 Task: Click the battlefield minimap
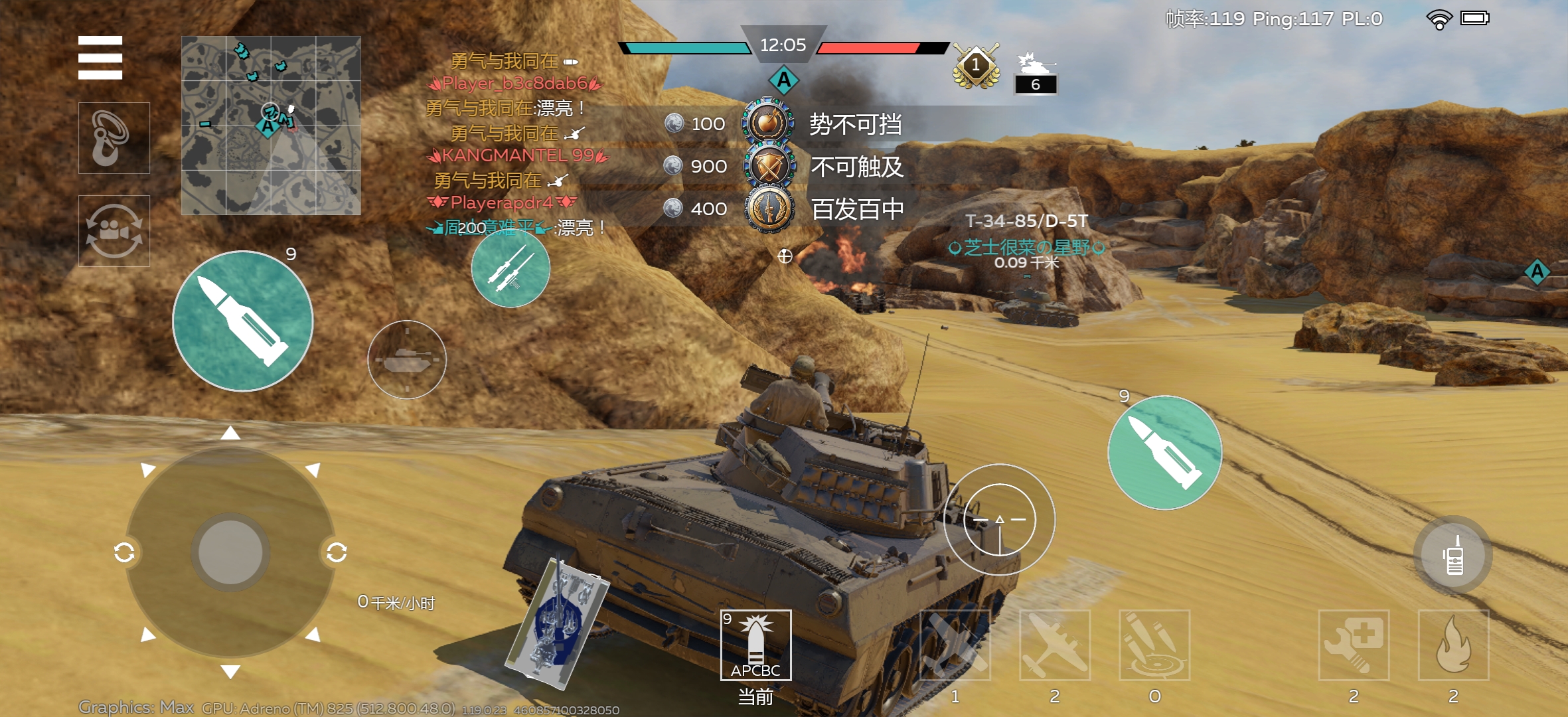(271, 125)
